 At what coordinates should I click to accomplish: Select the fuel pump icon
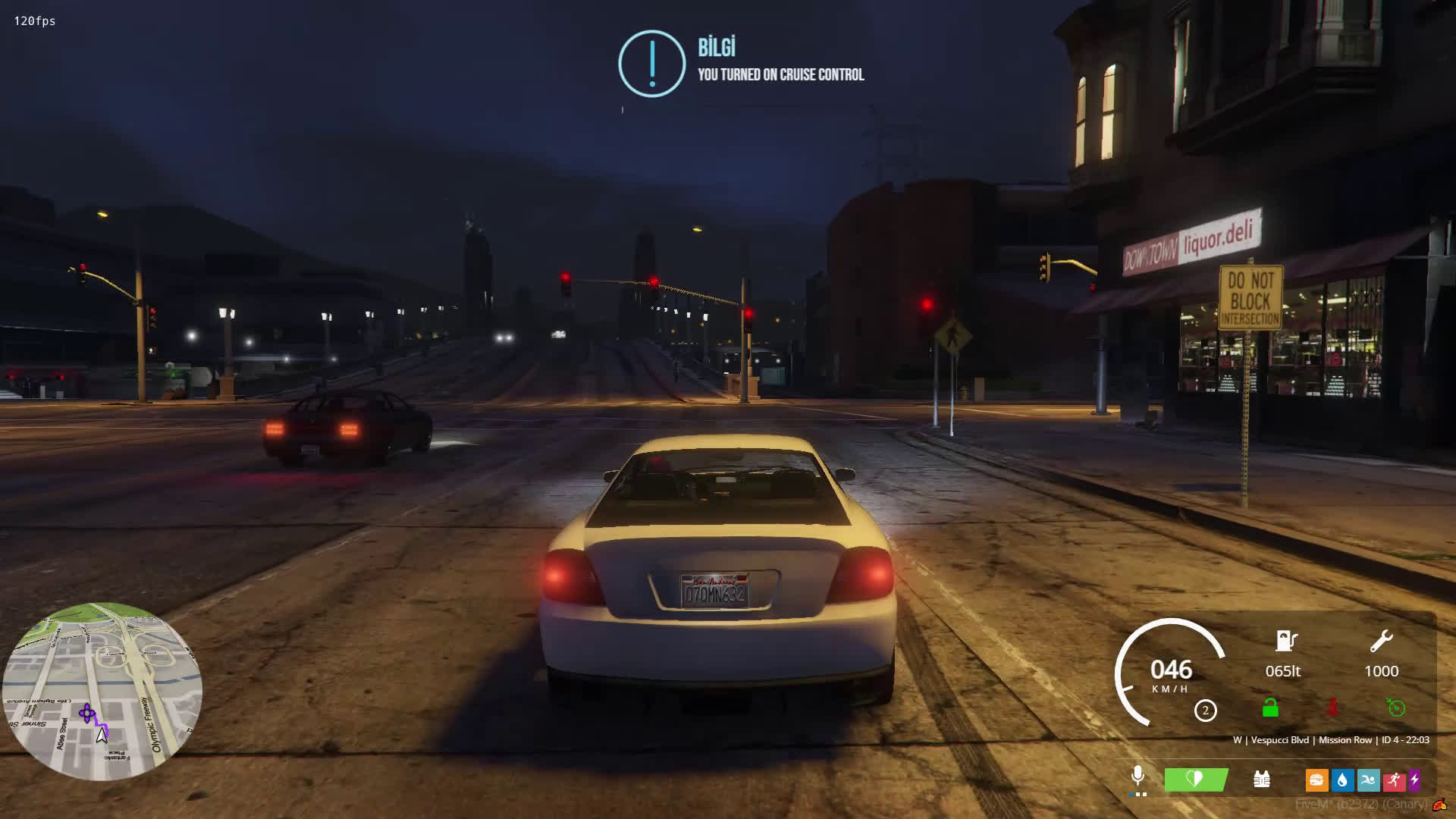[x=1285, y=642]
